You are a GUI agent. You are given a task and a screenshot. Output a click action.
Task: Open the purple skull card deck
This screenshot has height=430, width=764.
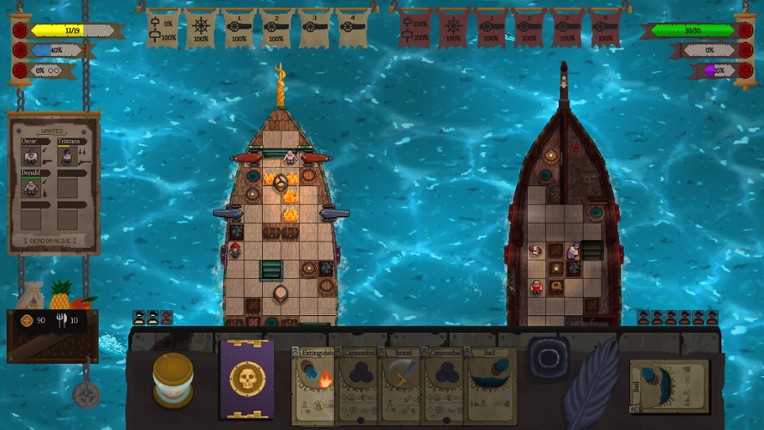click(x=246, y=379)
